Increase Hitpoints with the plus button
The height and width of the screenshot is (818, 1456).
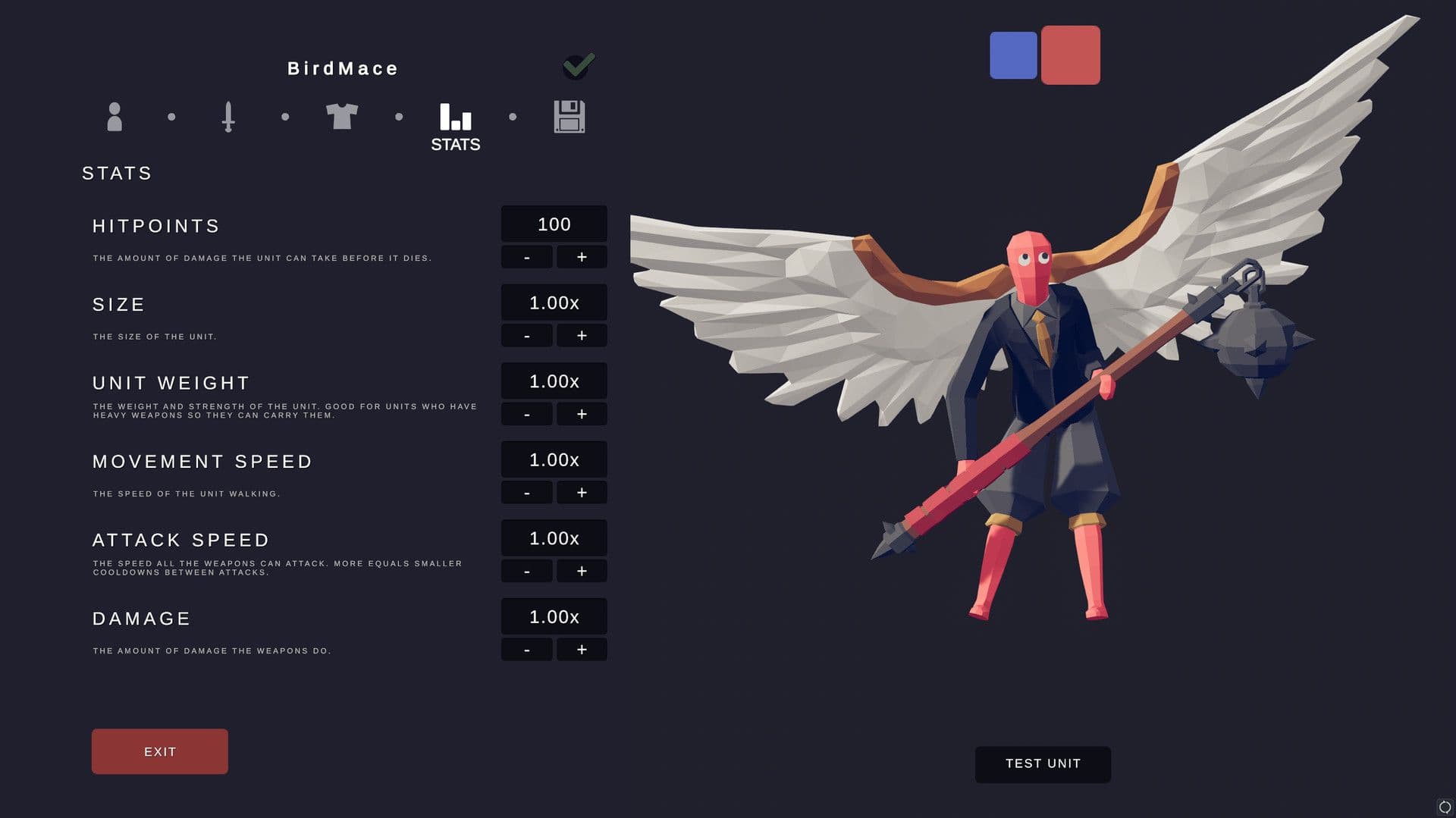582,256
